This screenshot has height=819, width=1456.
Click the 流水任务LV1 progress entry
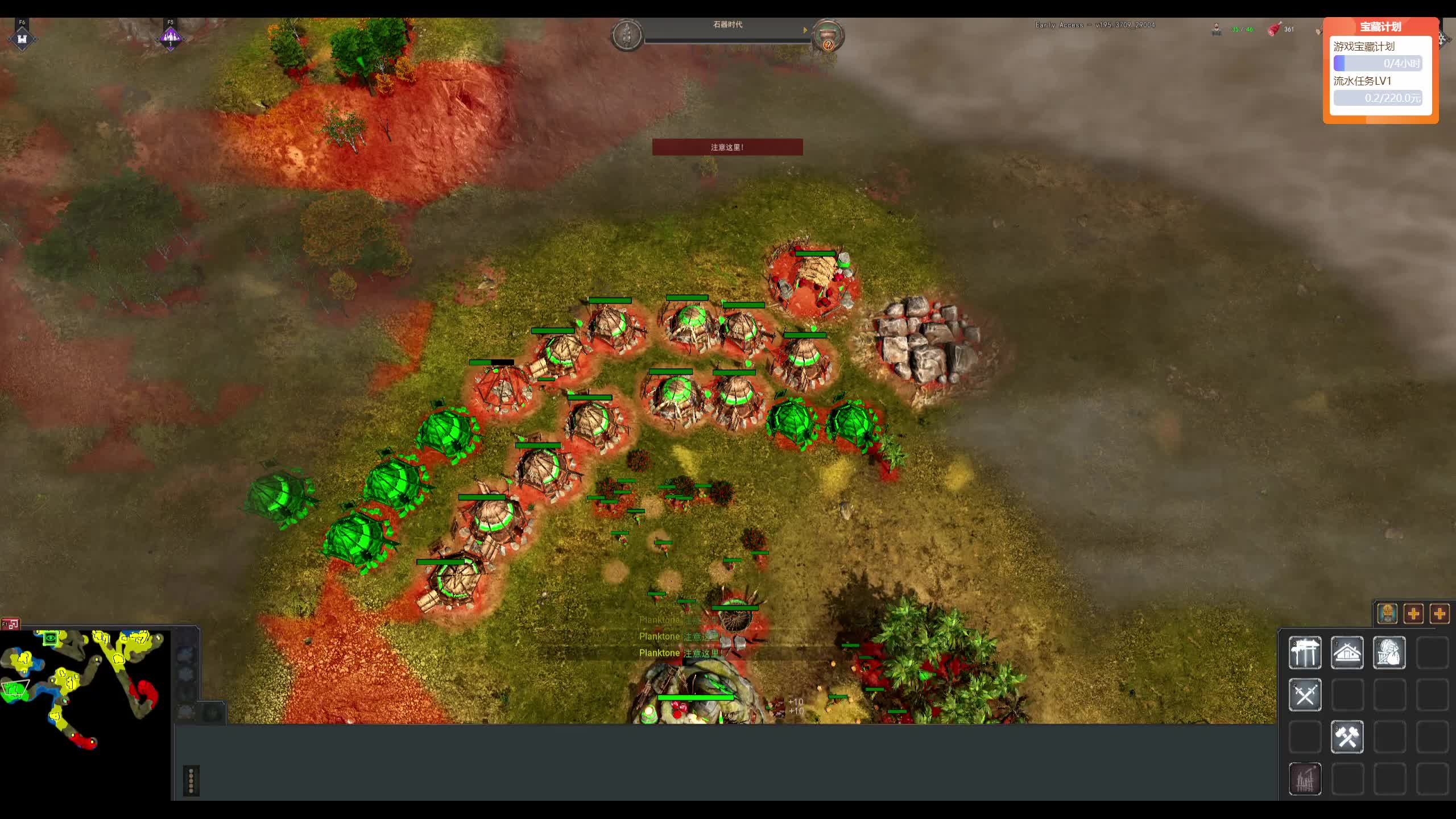click(x=1378, y=90)
